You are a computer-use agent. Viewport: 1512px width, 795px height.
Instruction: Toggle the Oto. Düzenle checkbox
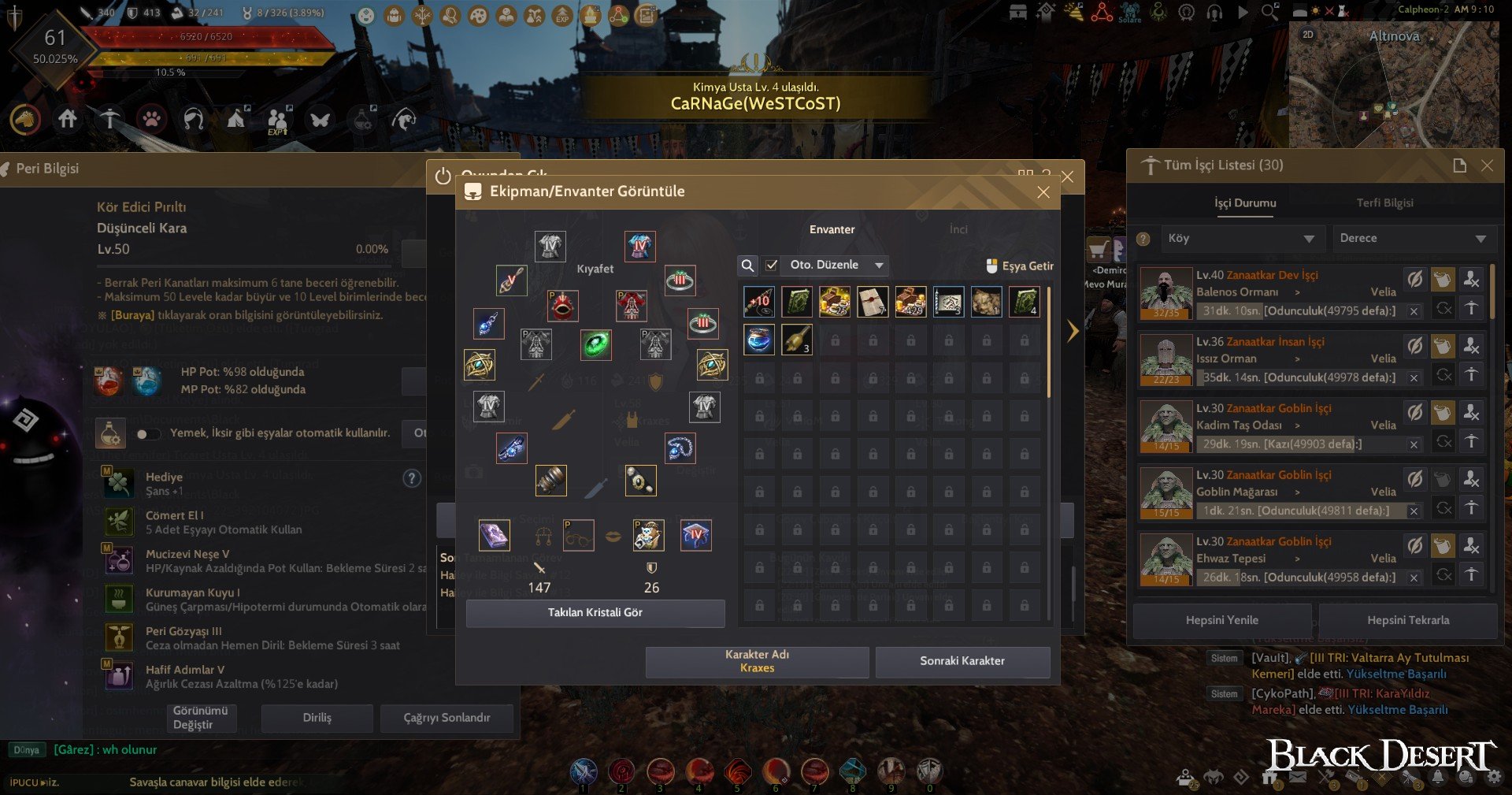click(772, 266)
